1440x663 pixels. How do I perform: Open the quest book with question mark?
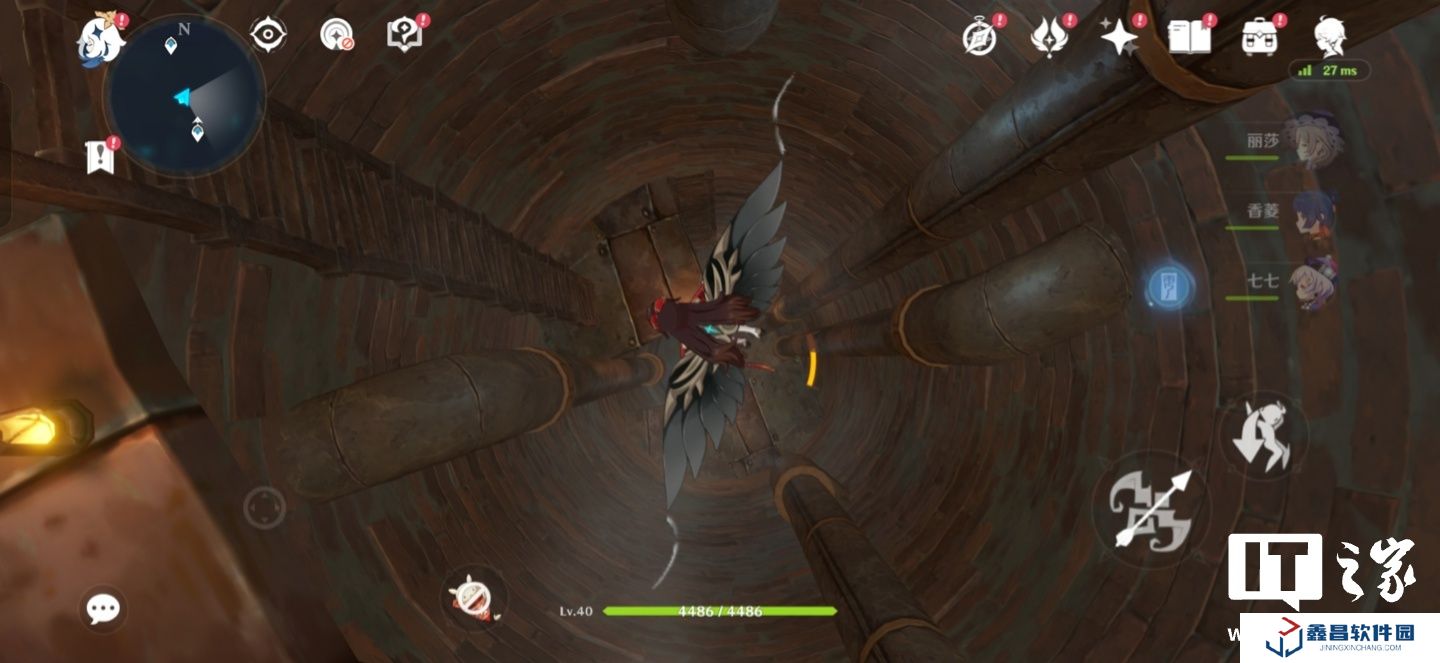(x=402, y=35)
